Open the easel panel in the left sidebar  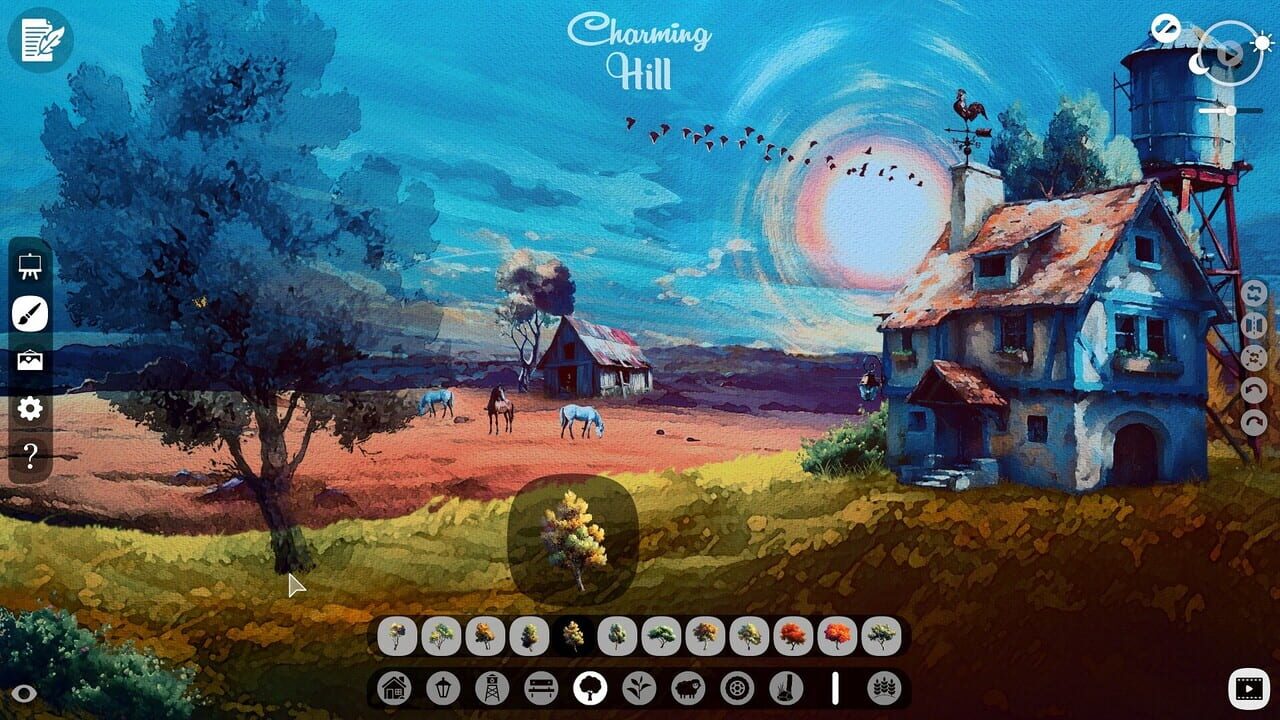click(31, 268)
